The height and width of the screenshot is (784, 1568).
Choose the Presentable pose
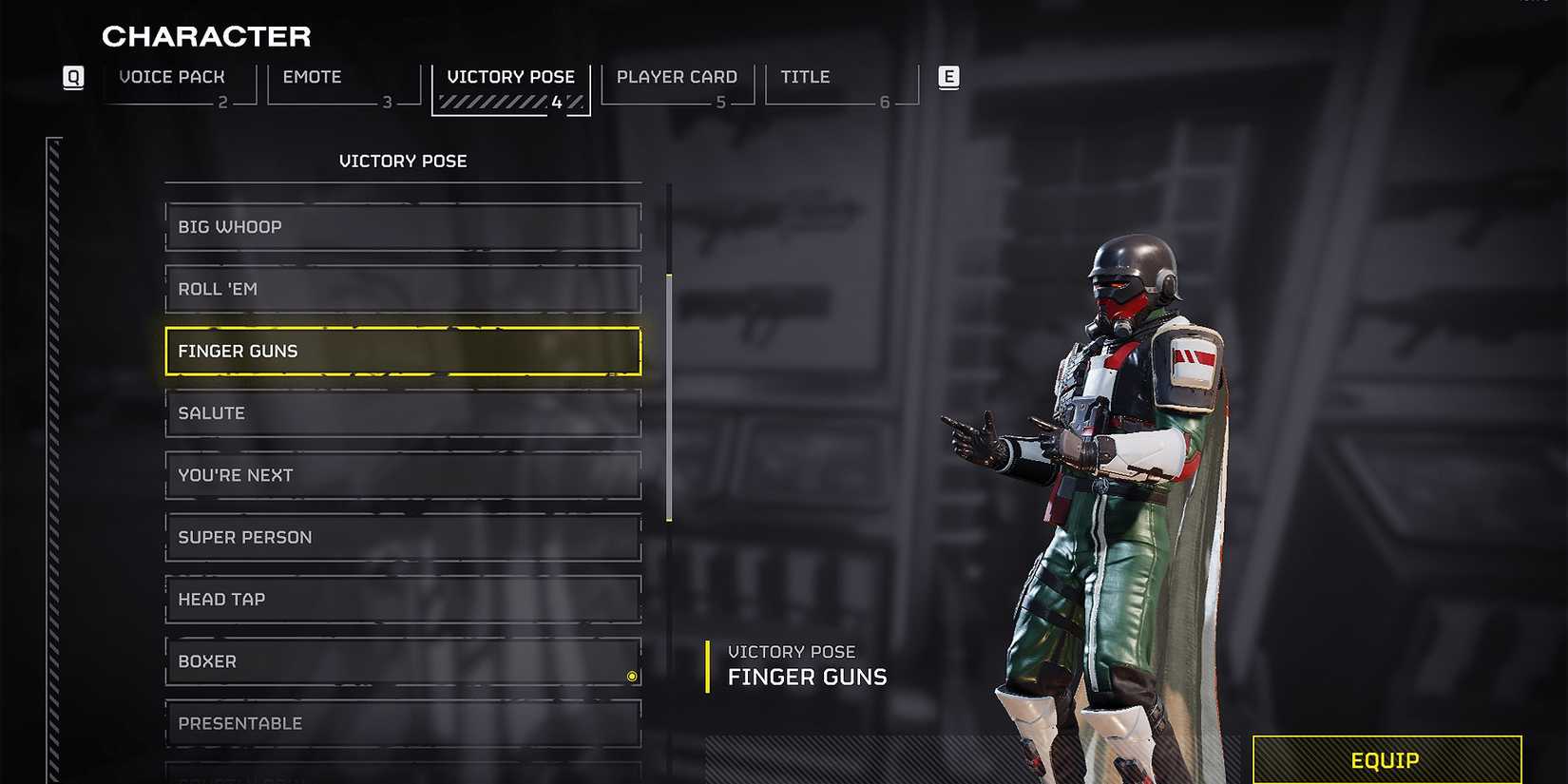point(403,723)
